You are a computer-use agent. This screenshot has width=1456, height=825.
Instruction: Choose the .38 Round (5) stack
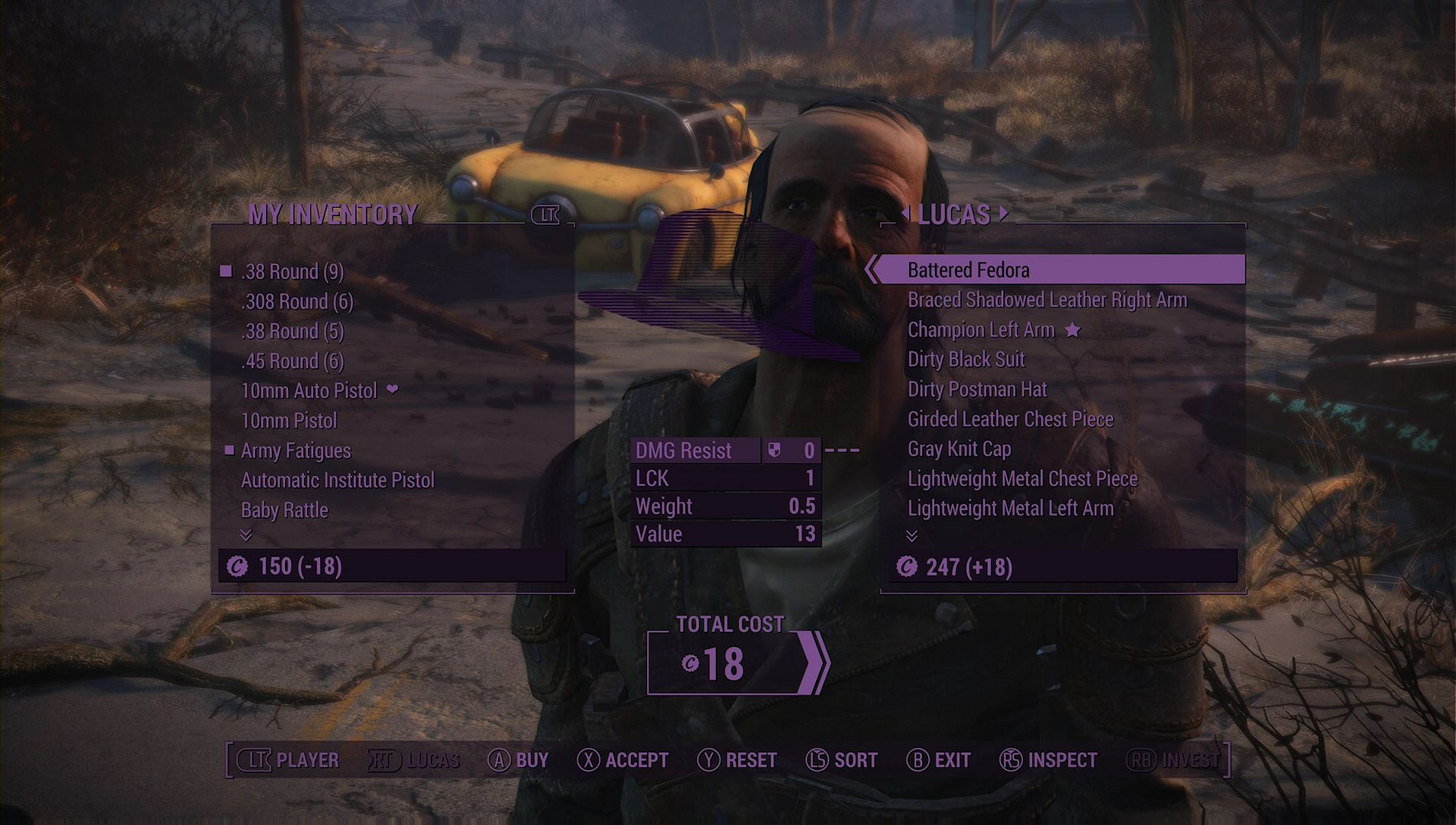point(293,332)
